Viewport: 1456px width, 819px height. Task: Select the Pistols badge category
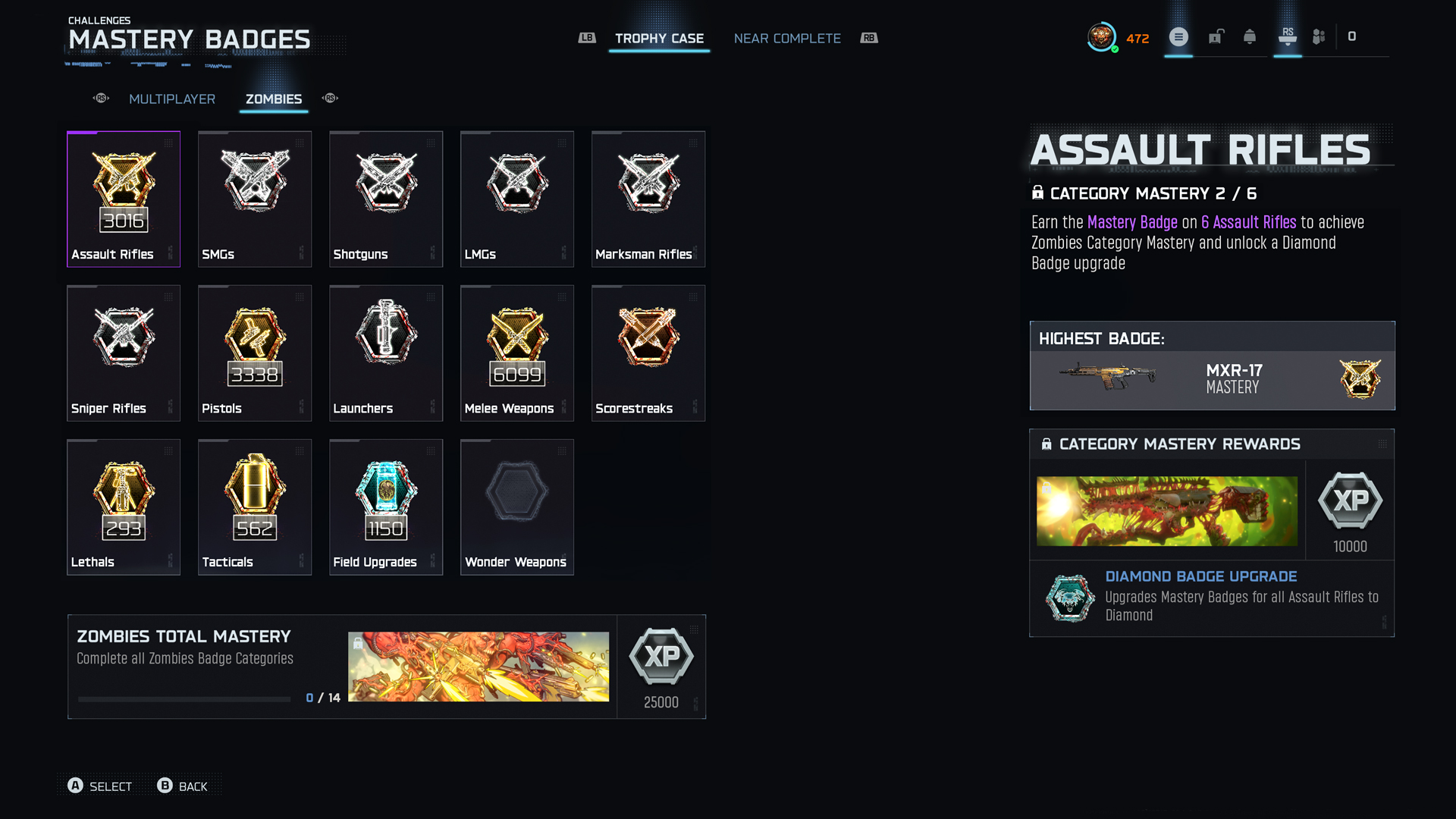[255, 353]
